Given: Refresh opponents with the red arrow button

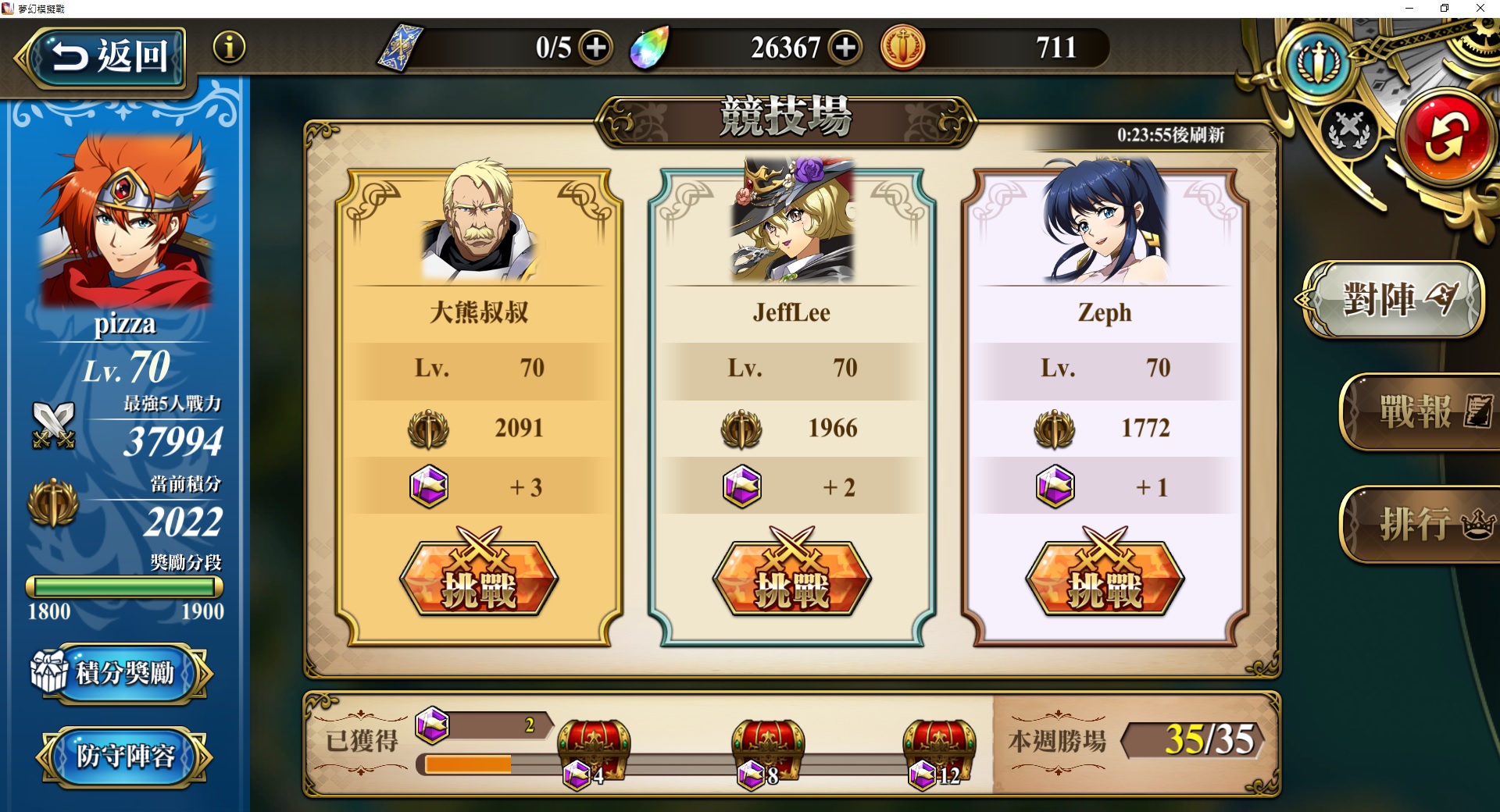Looking at the screenshot, I should click(x=1446, y=137).
